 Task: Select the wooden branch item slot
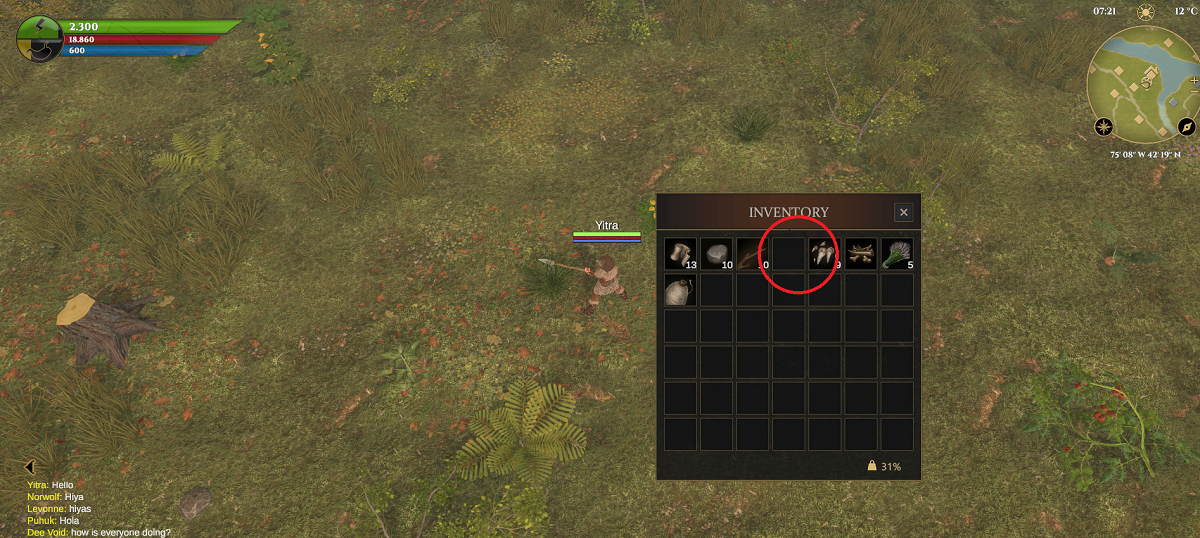pos(753,254)
